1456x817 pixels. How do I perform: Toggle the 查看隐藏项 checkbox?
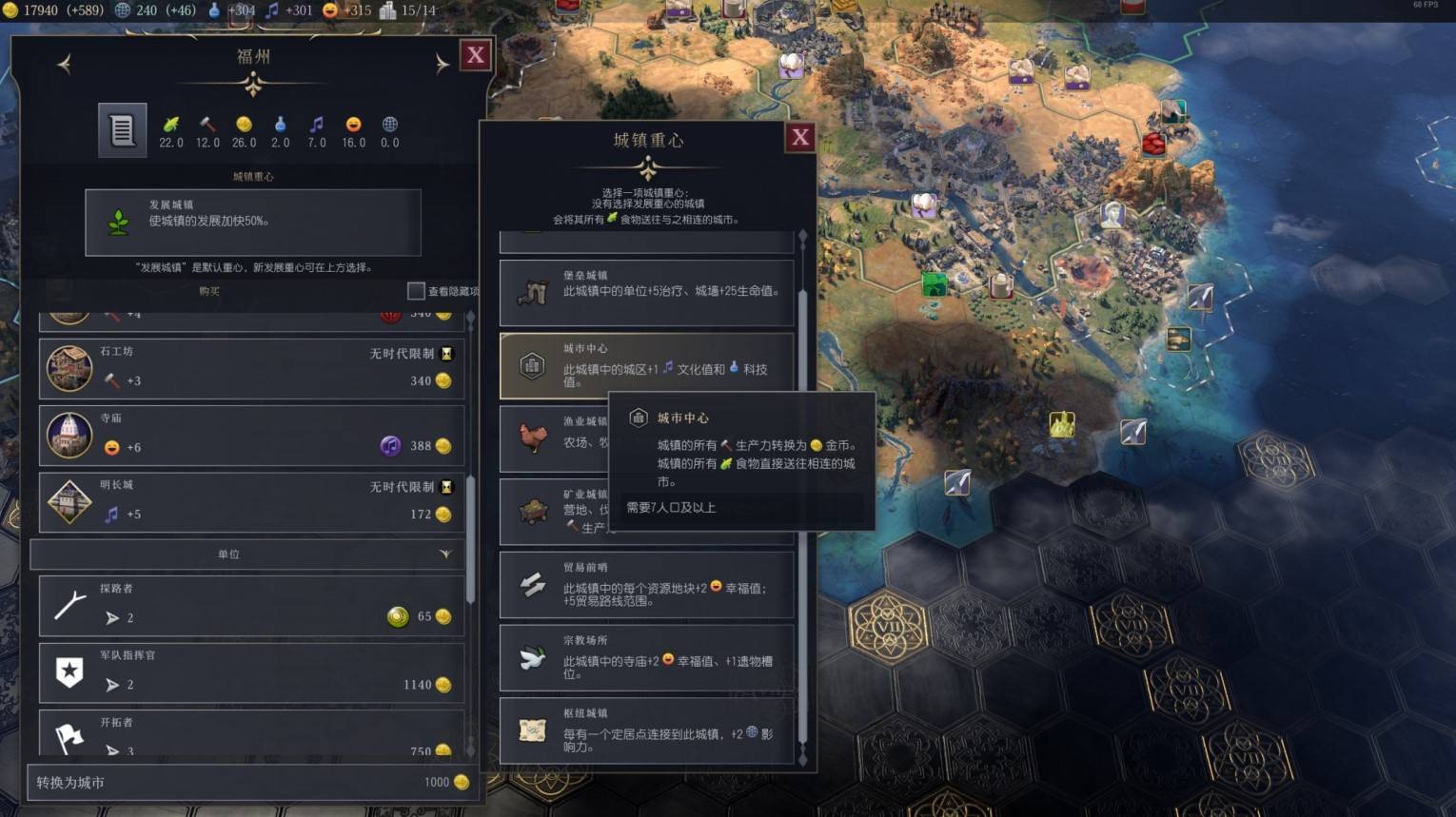[x=416, y=291]
